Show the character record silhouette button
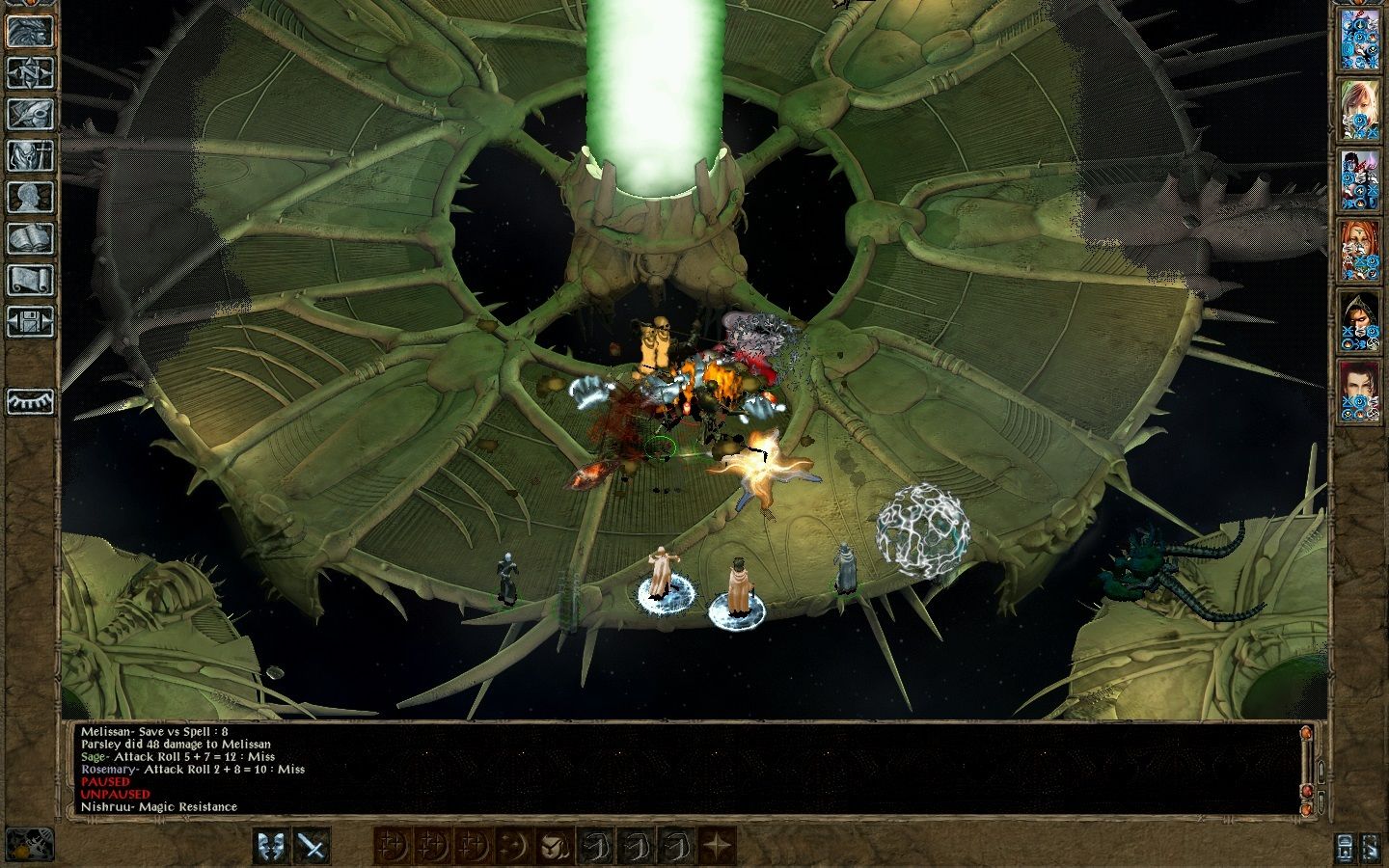The width and height of the screenshot is (1389, 868). click(x=30, y=197)
